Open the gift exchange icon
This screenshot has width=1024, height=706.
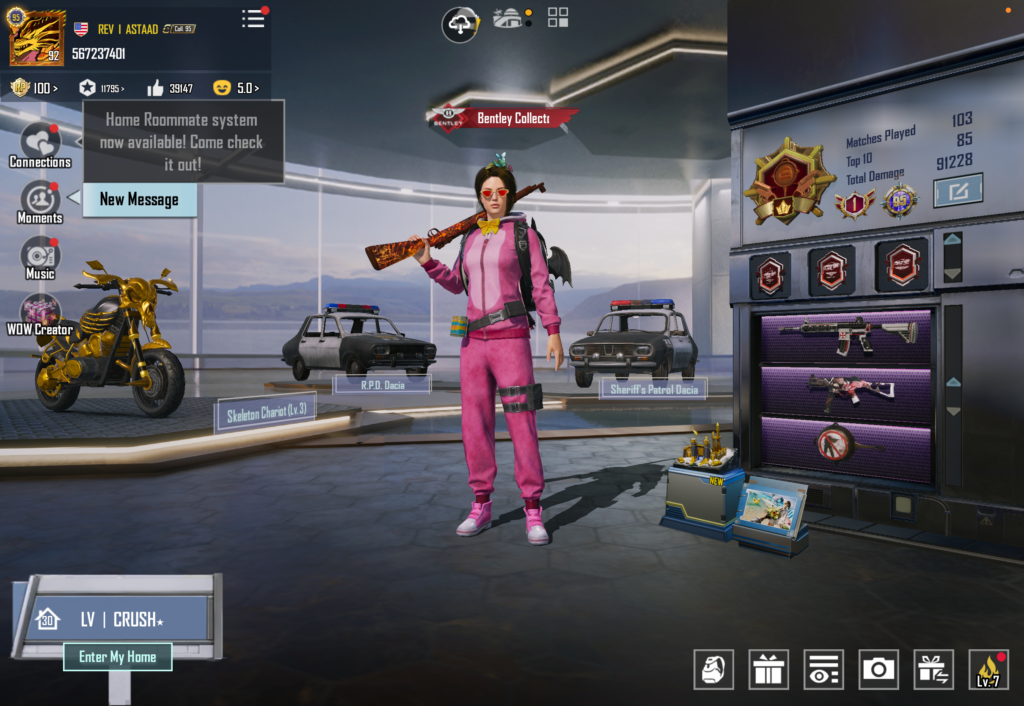coord(933,669)
